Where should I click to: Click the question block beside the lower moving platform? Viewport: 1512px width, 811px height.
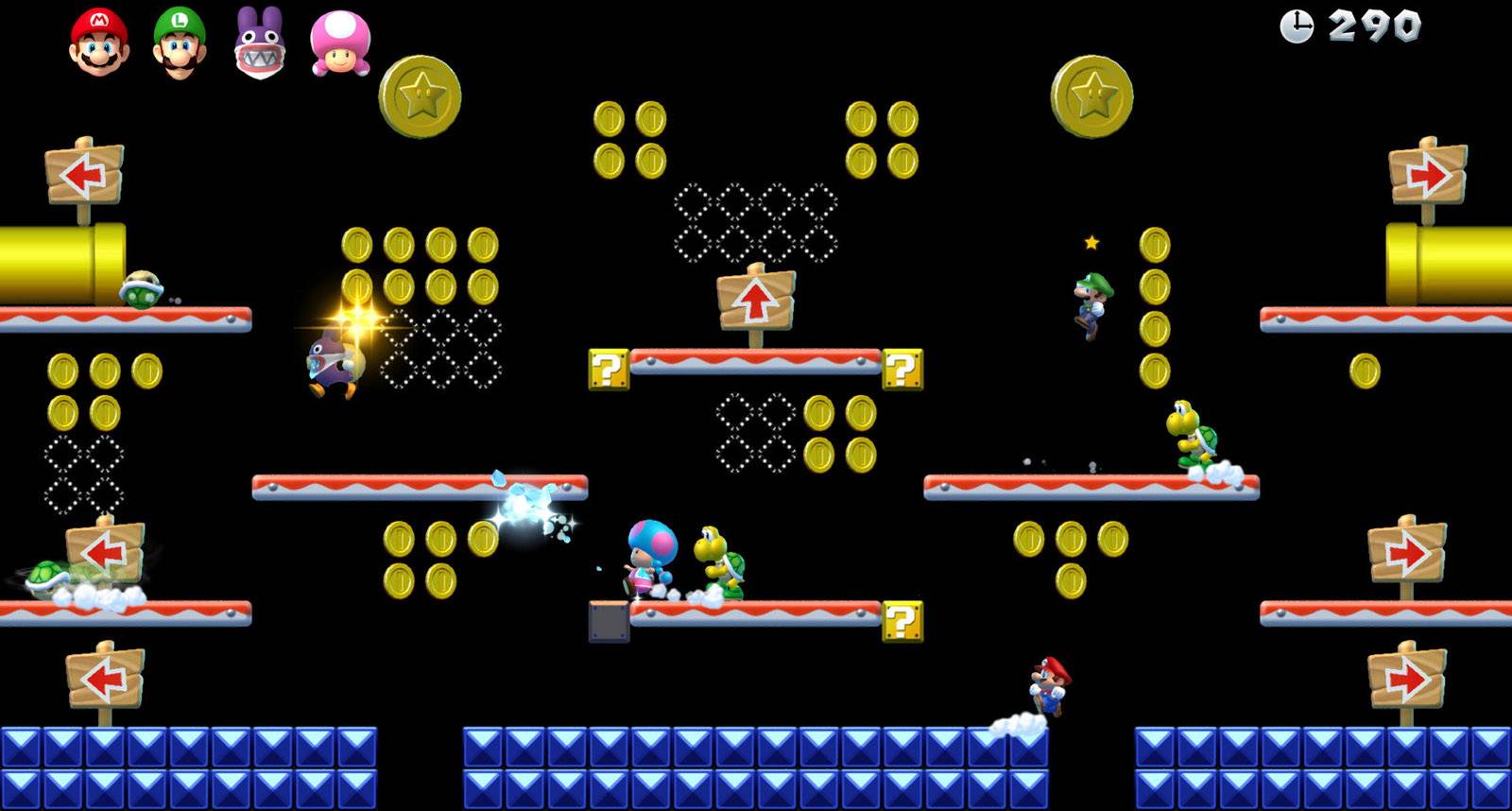(x=902, y=623)
